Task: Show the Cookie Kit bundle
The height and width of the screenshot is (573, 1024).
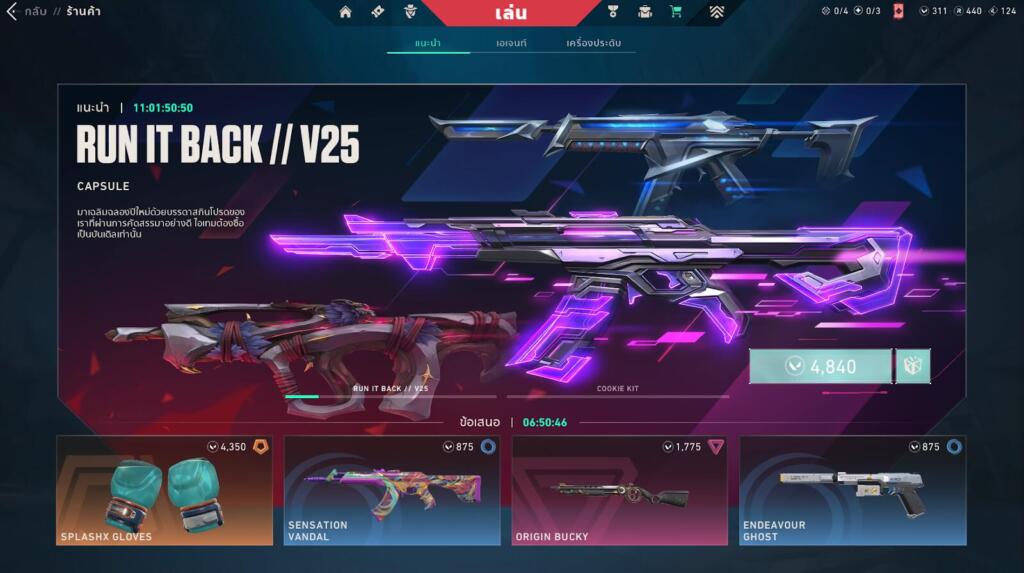Action: pos(617,389)
